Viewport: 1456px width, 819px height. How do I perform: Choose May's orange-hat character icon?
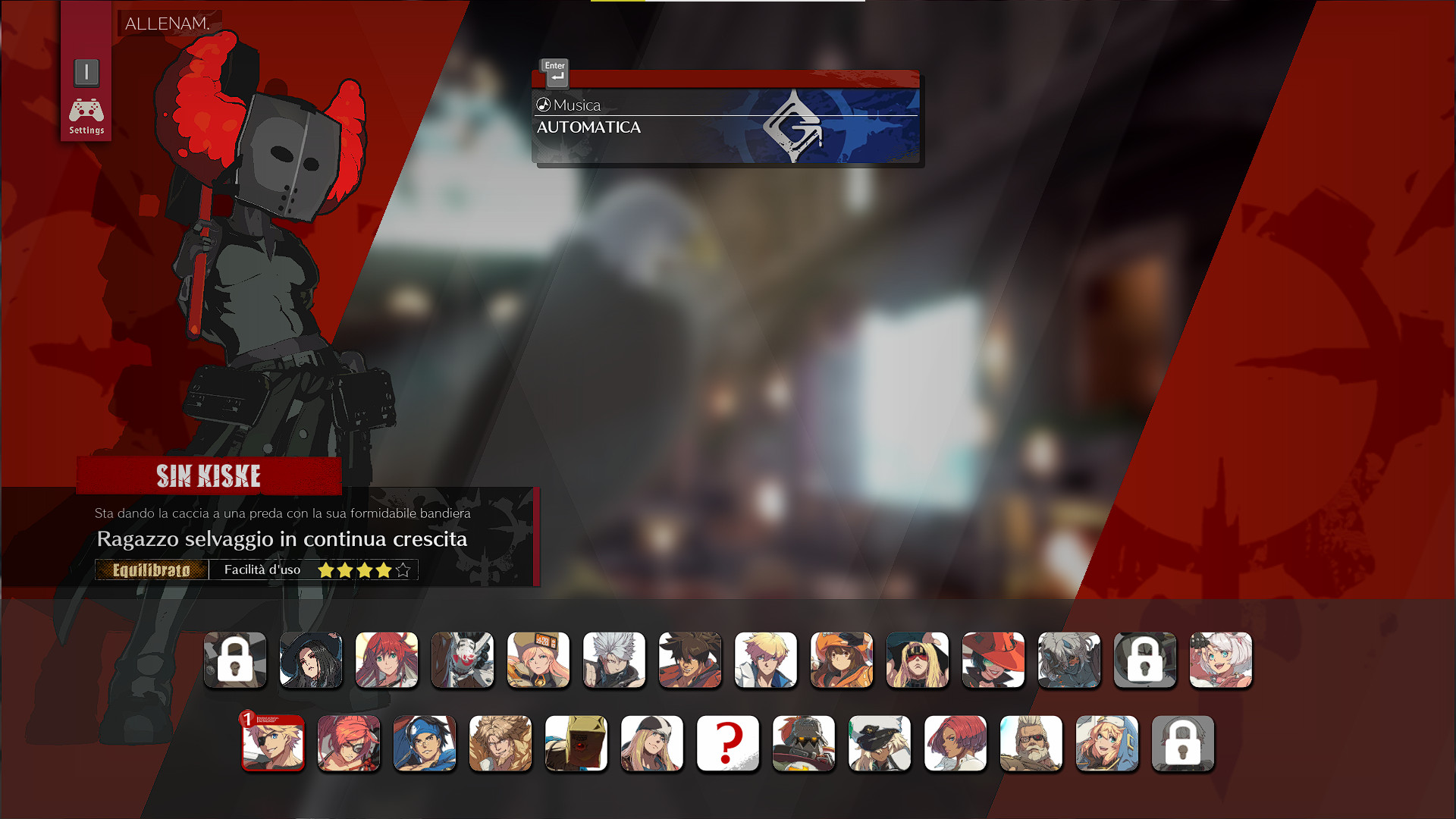[842, 660]
